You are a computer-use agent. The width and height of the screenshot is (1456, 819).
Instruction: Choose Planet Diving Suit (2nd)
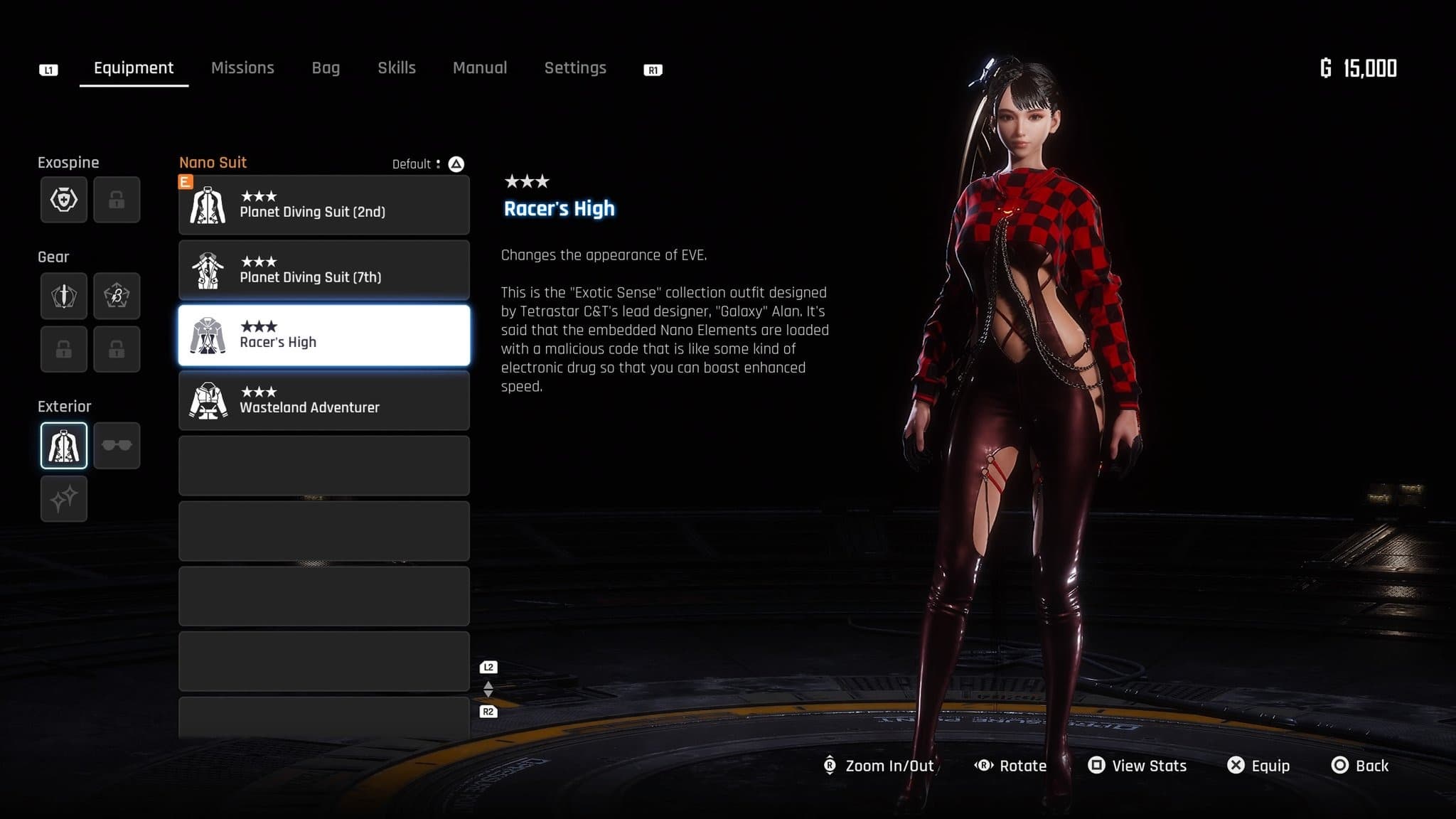(323, 205)
